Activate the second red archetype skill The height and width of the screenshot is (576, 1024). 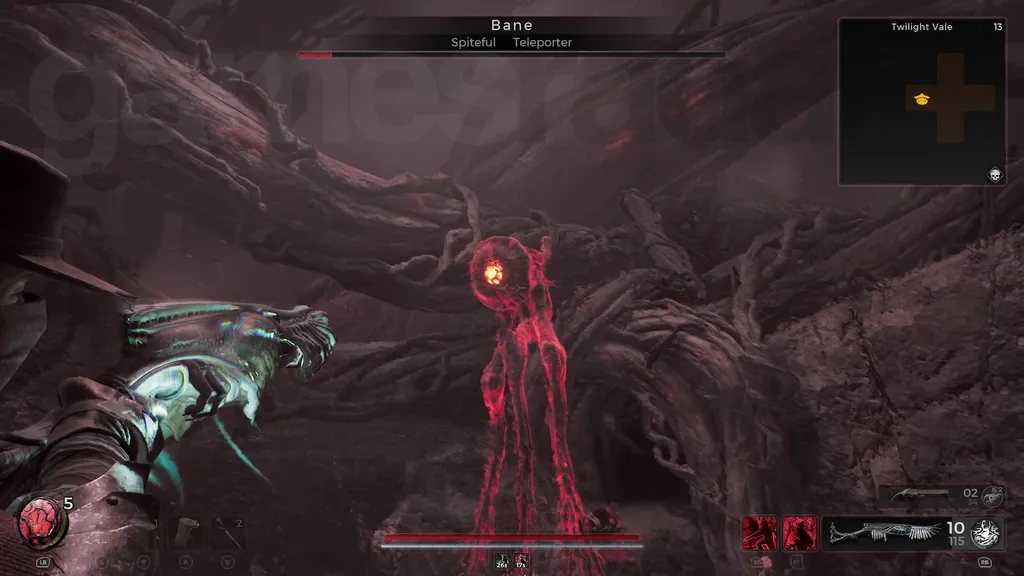pos(799,533)
